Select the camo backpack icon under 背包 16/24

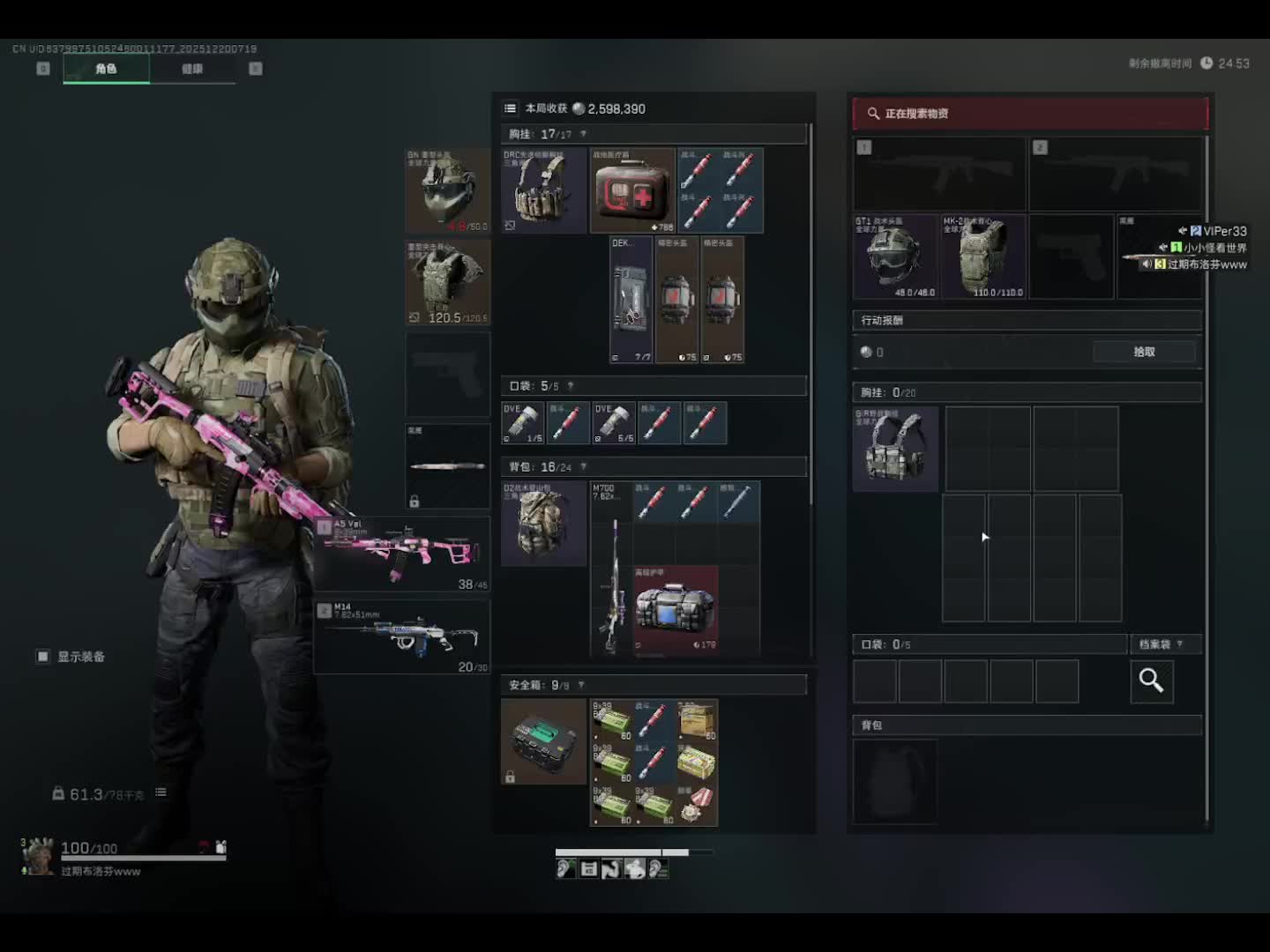click(543, 523)
